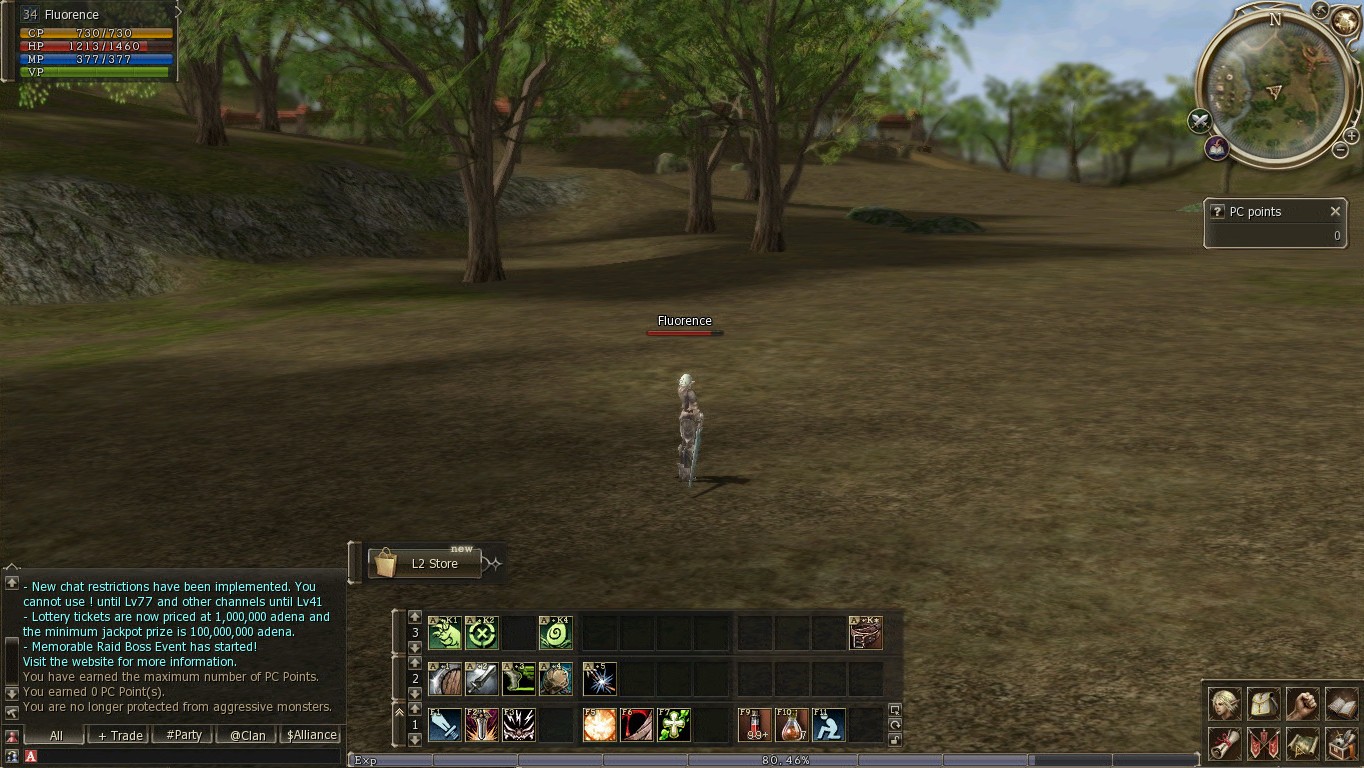Use the healing potion in slot F9
Screen dimensions: 1364x768
755,723
